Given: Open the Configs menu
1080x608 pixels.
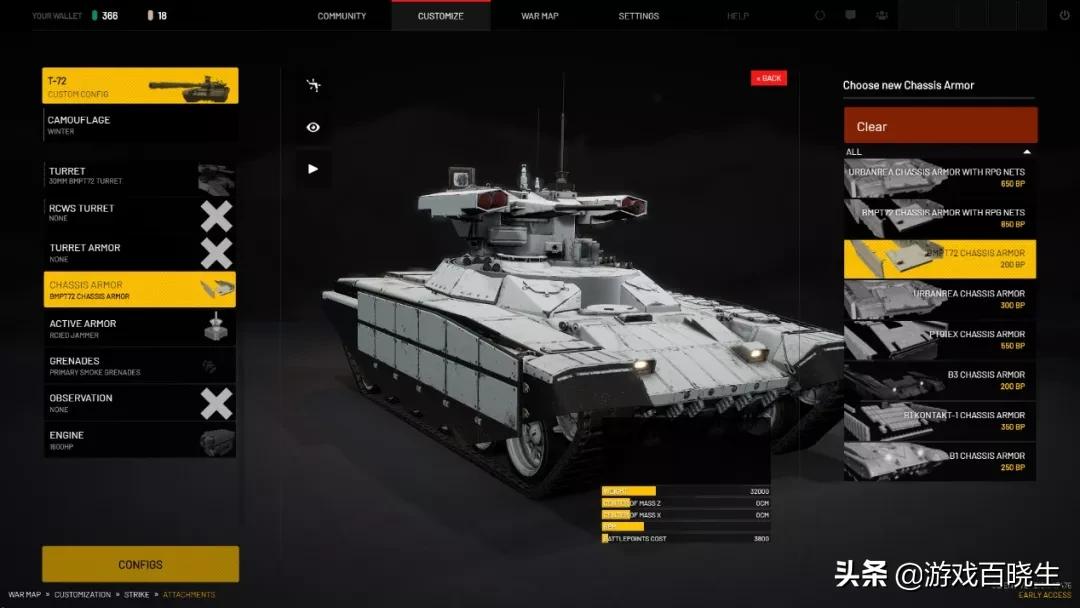Looking at the screenshot, I should click(140, 564).
